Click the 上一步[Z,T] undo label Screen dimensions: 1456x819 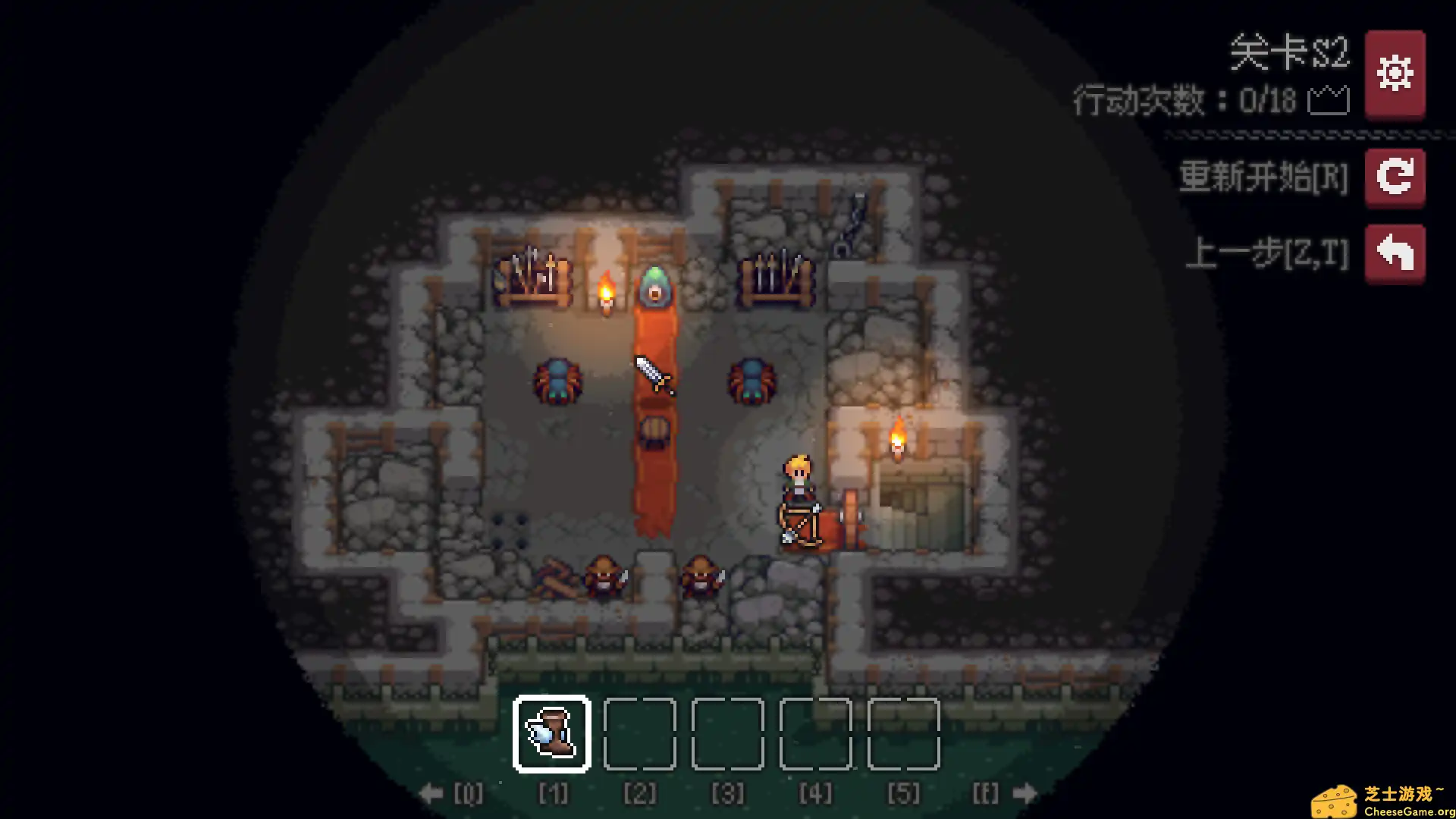(x=1269, y=253)
